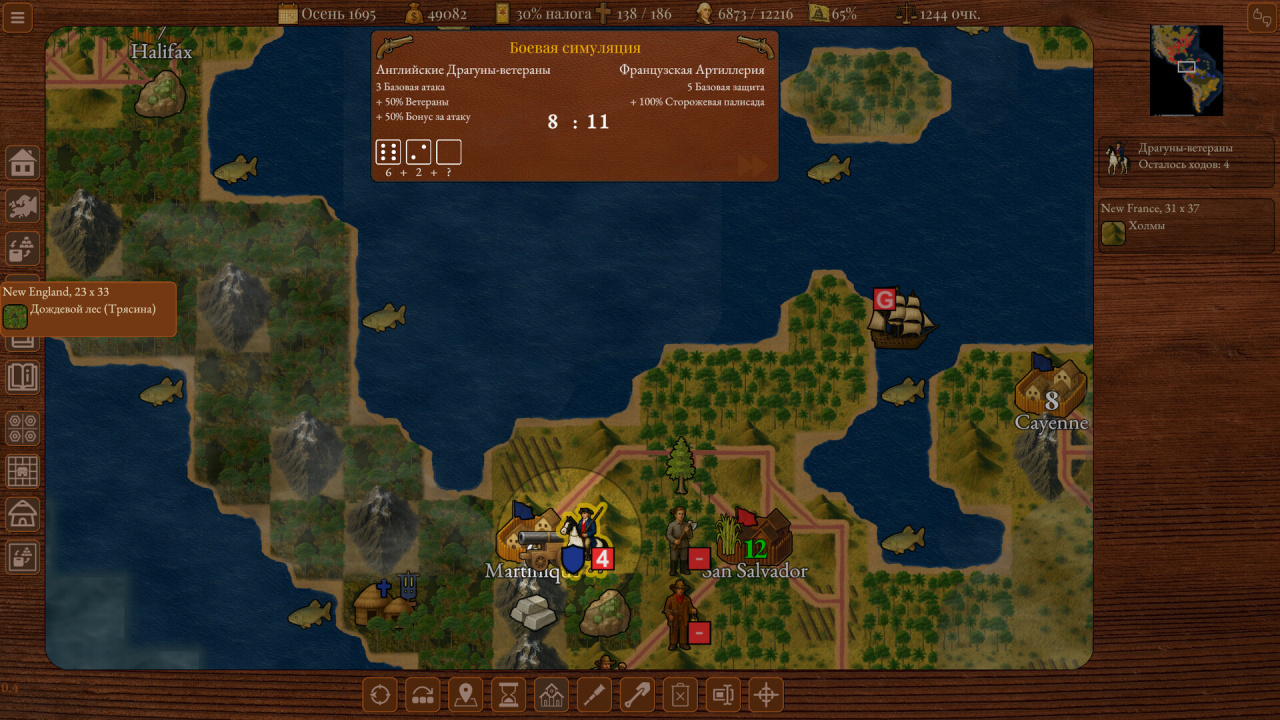Click the map pin button

465,695
